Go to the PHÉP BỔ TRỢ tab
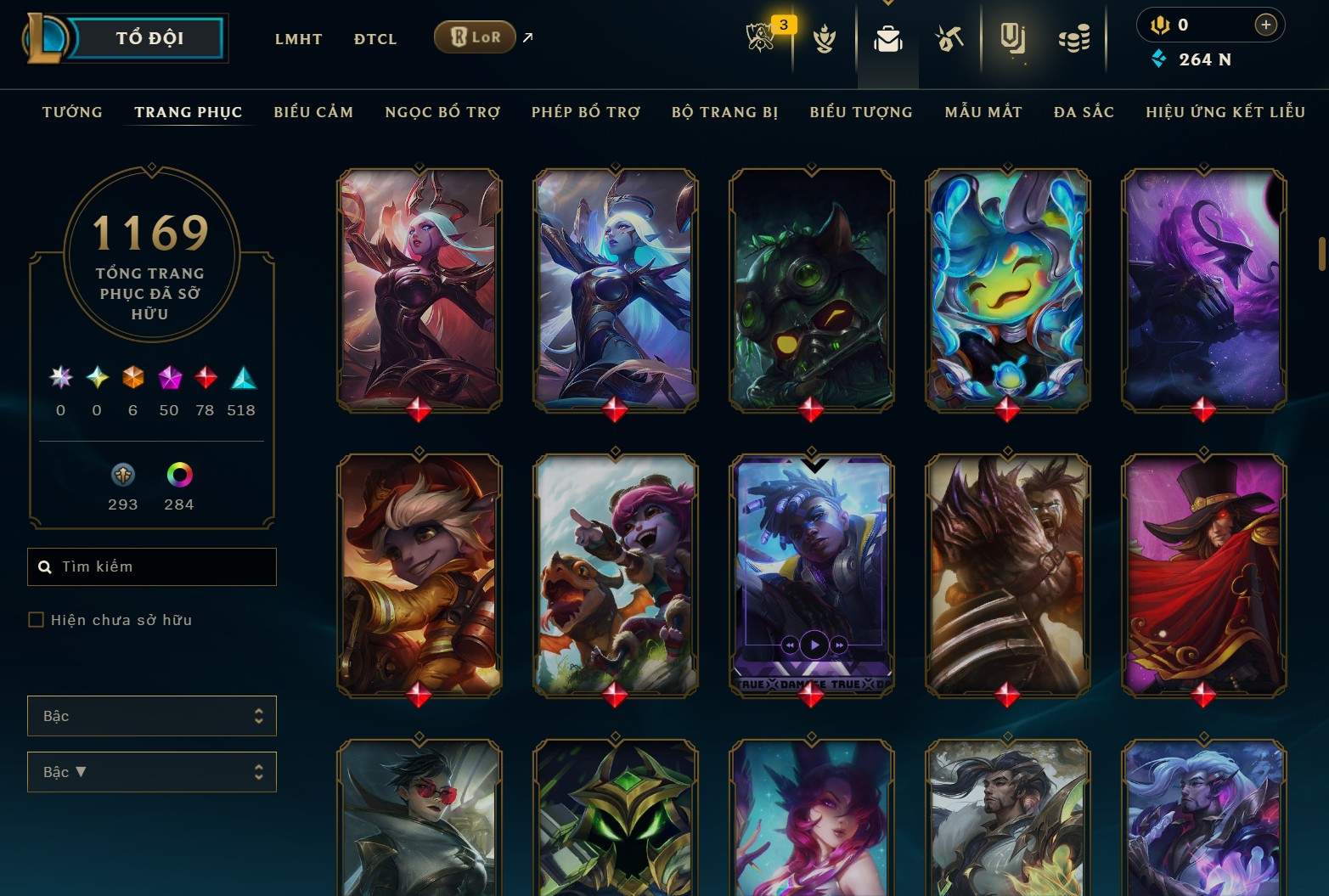The image size is (1329, 896). tap(586, 112)
